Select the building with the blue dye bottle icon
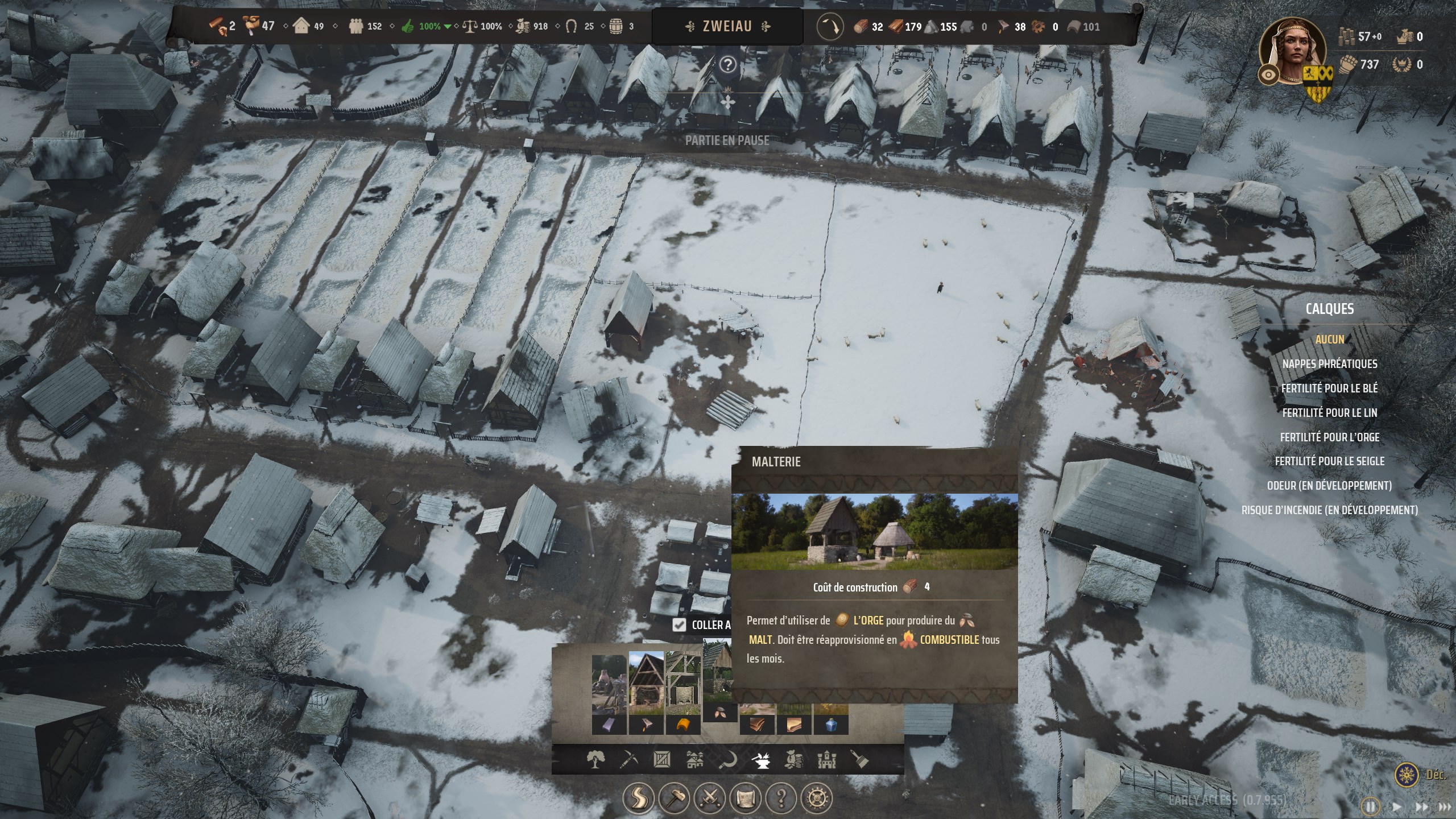The height and width of the screenshot is (819, 1456). pyautogui.click(x=831, y=725)
